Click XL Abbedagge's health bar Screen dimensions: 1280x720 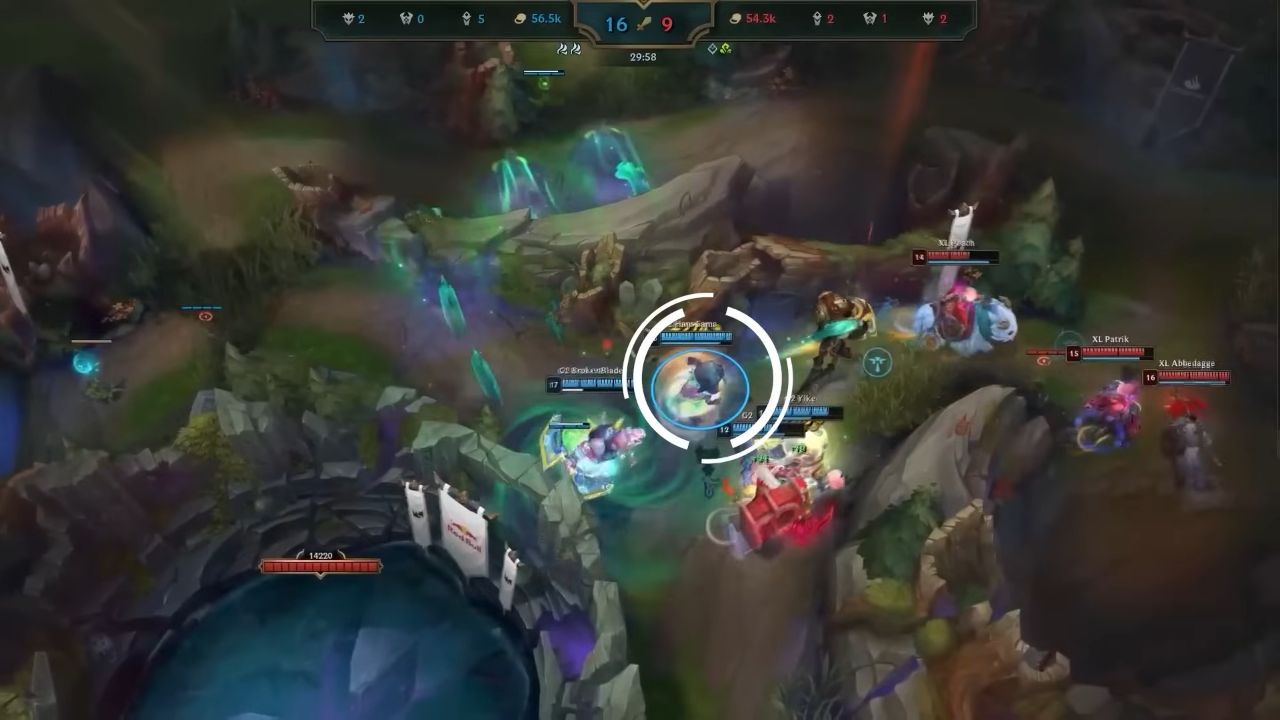click(1194, 378)
